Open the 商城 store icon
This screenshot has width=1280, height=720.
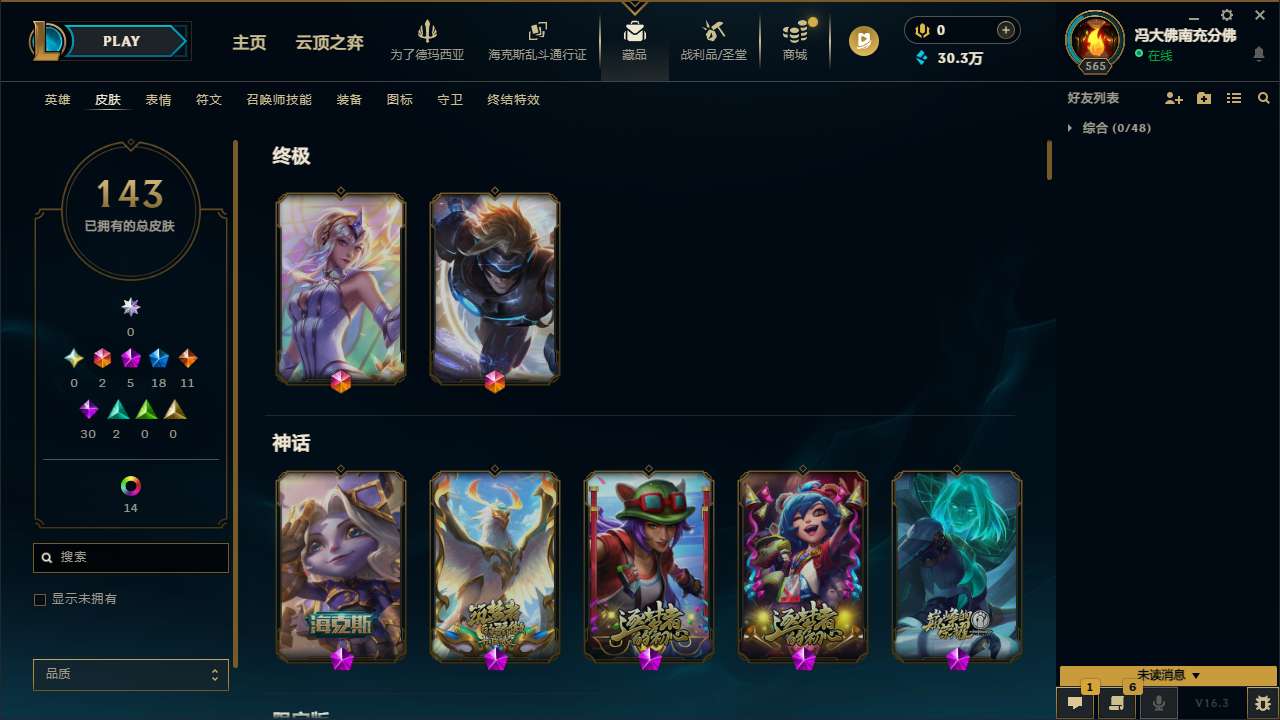[794, 40]
